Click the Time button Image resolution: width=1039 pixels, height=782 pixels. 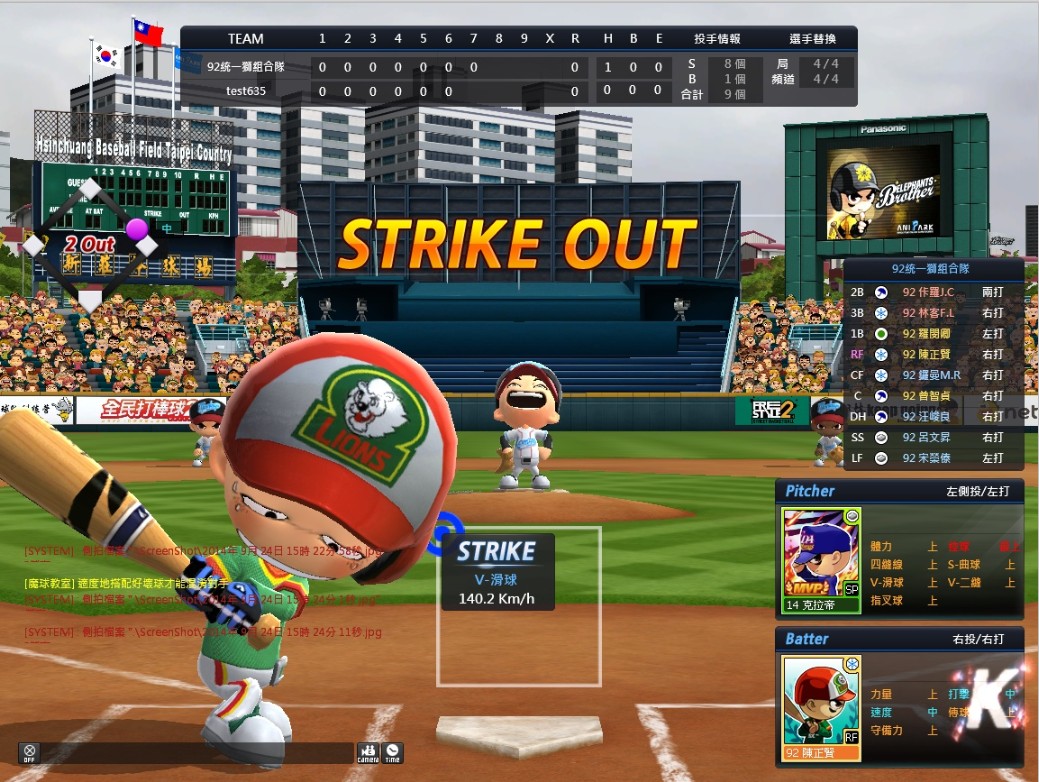coord(393,753)
